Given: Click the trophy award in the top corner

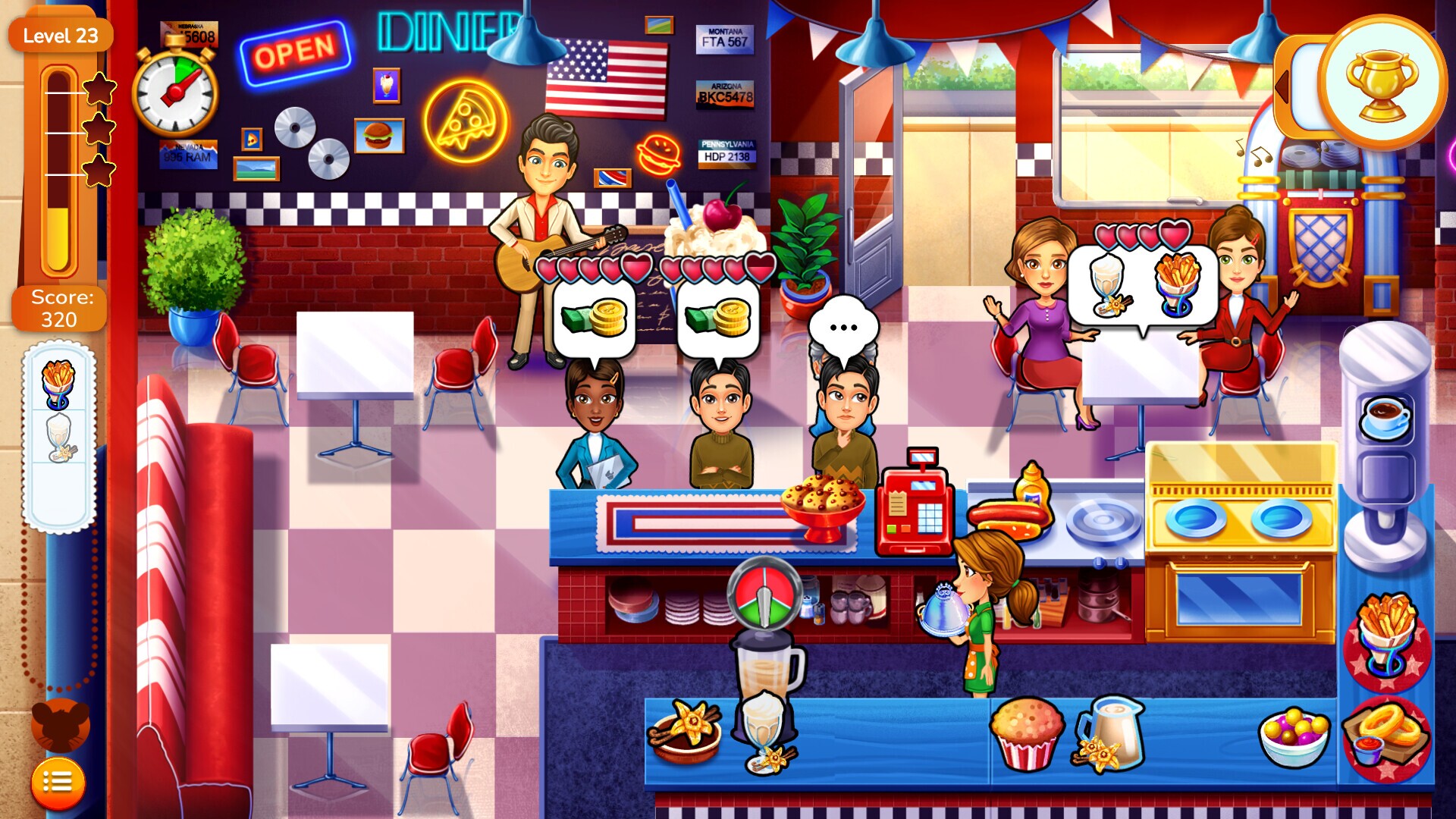Looking at the screenshot, I should click(1382, 80).
